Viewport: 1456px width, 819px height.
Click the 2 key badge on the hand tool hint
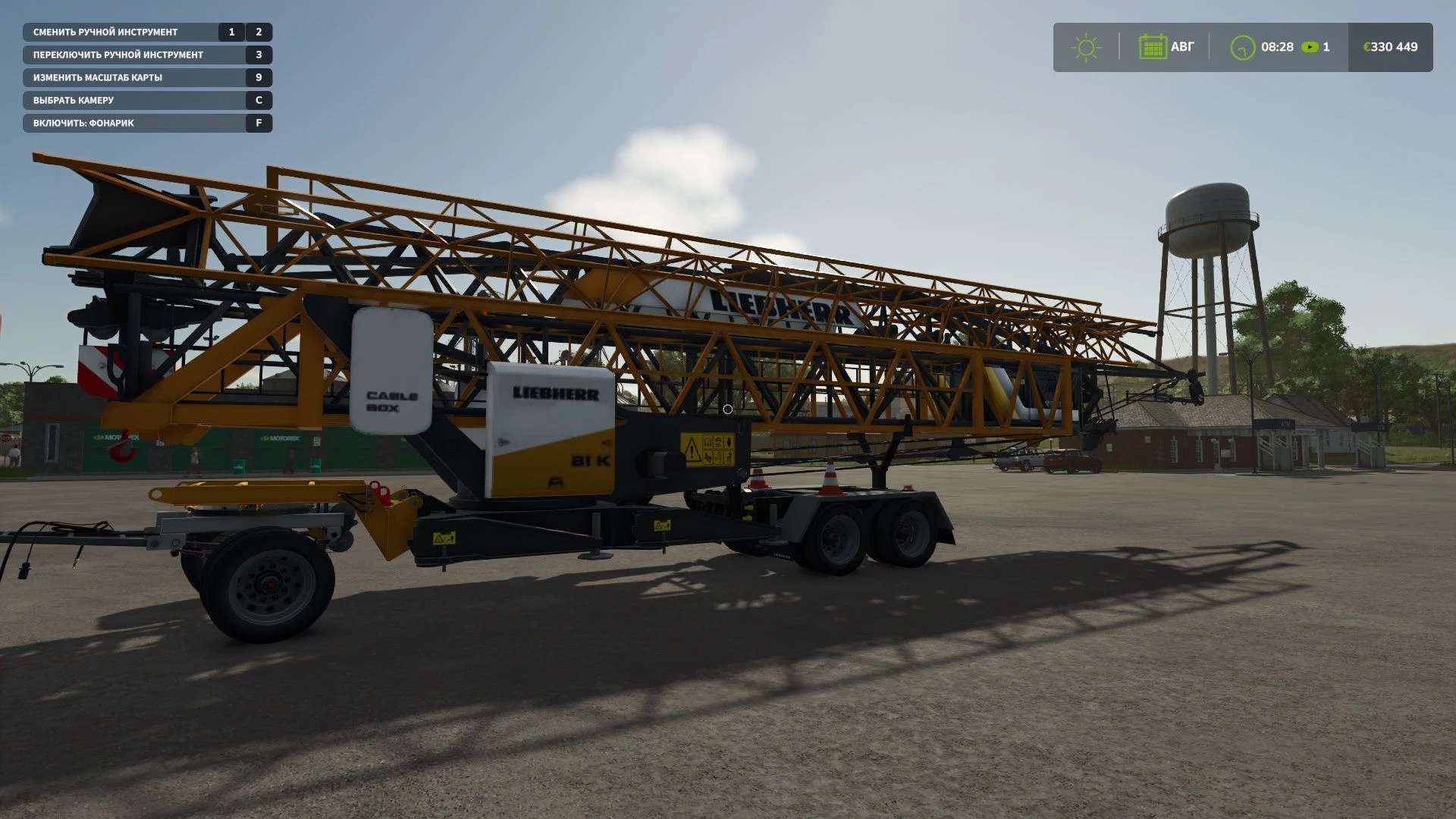(258, 32)
